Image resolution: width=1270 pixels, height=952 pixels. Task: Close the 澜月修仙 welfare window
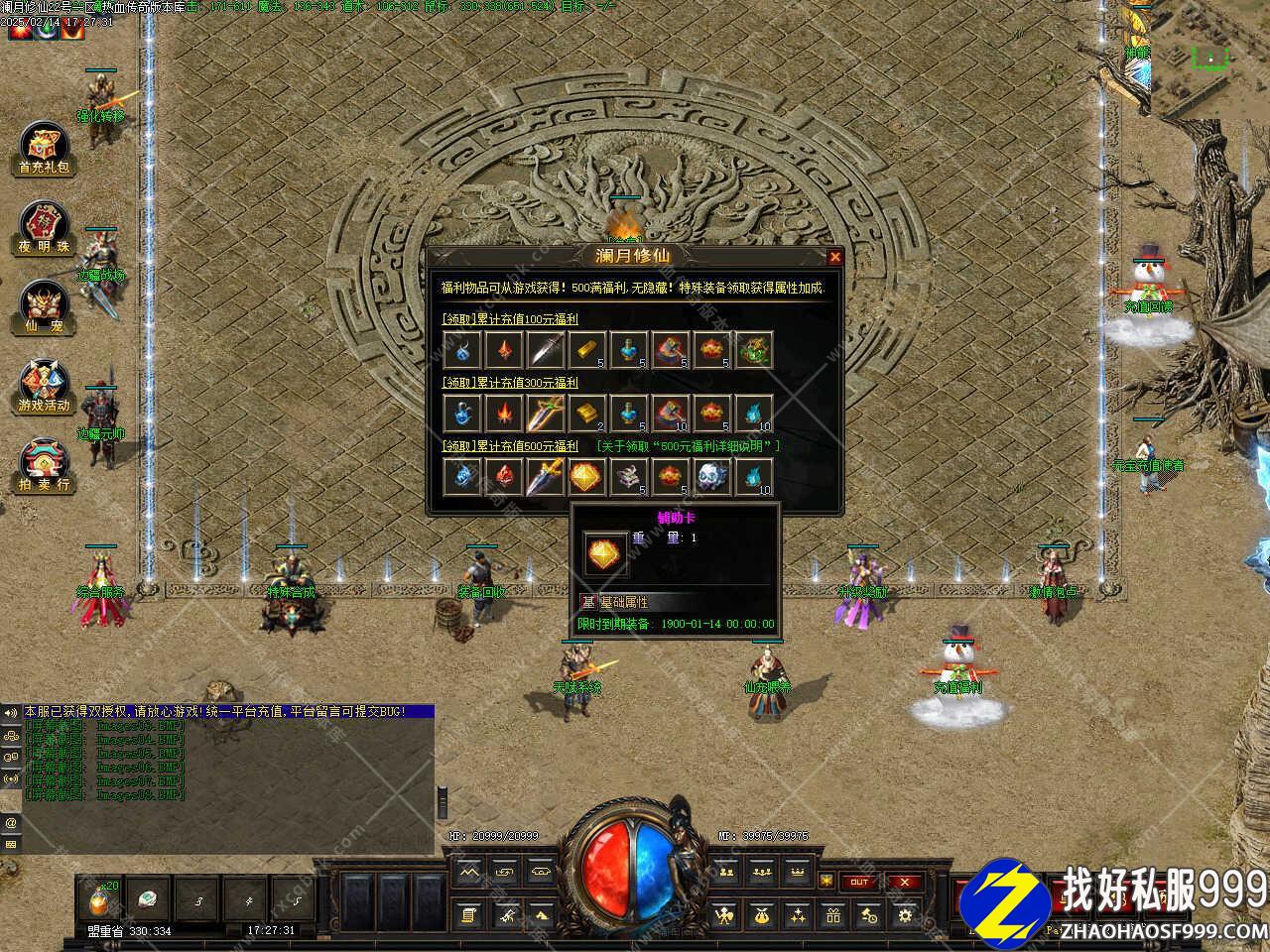tap(834, 258)
